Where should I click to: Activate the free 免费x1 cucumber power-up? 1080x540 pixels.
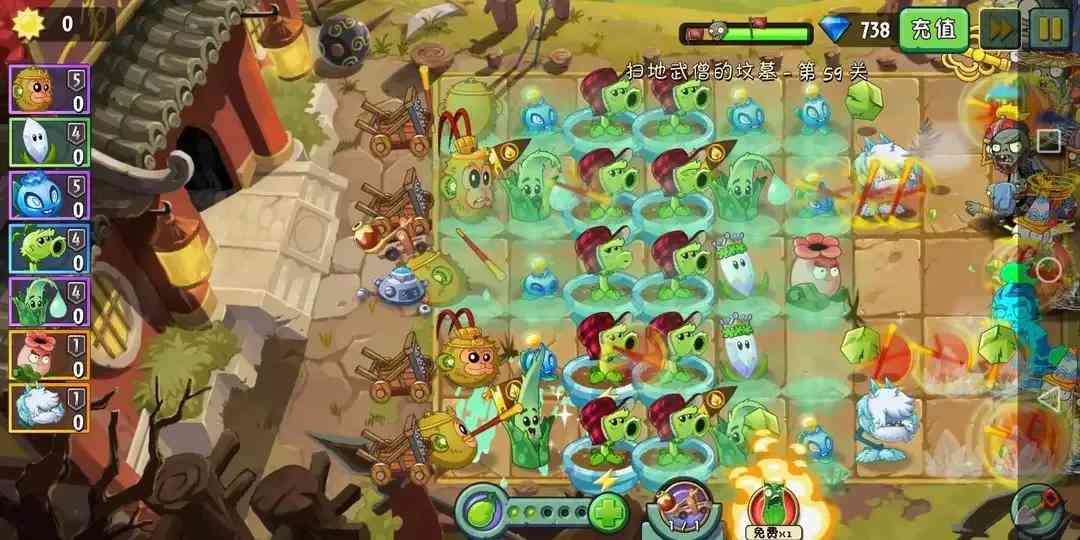(774, 502)
